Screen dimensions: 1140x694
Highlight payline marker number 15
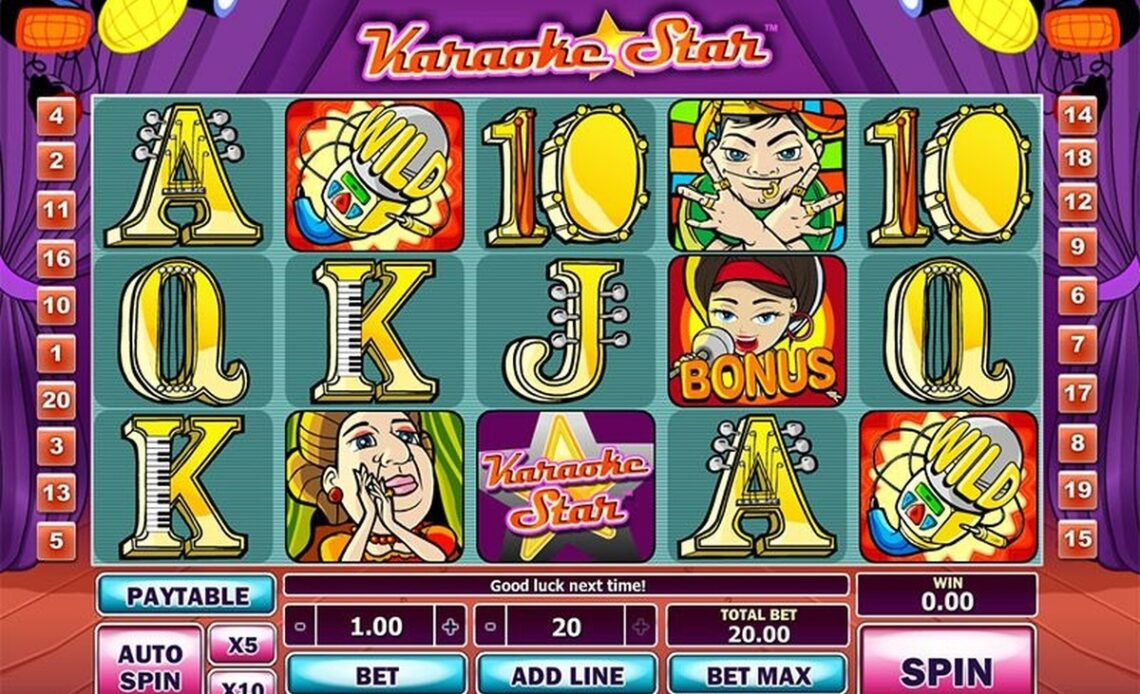click(x=1077, y=539)
